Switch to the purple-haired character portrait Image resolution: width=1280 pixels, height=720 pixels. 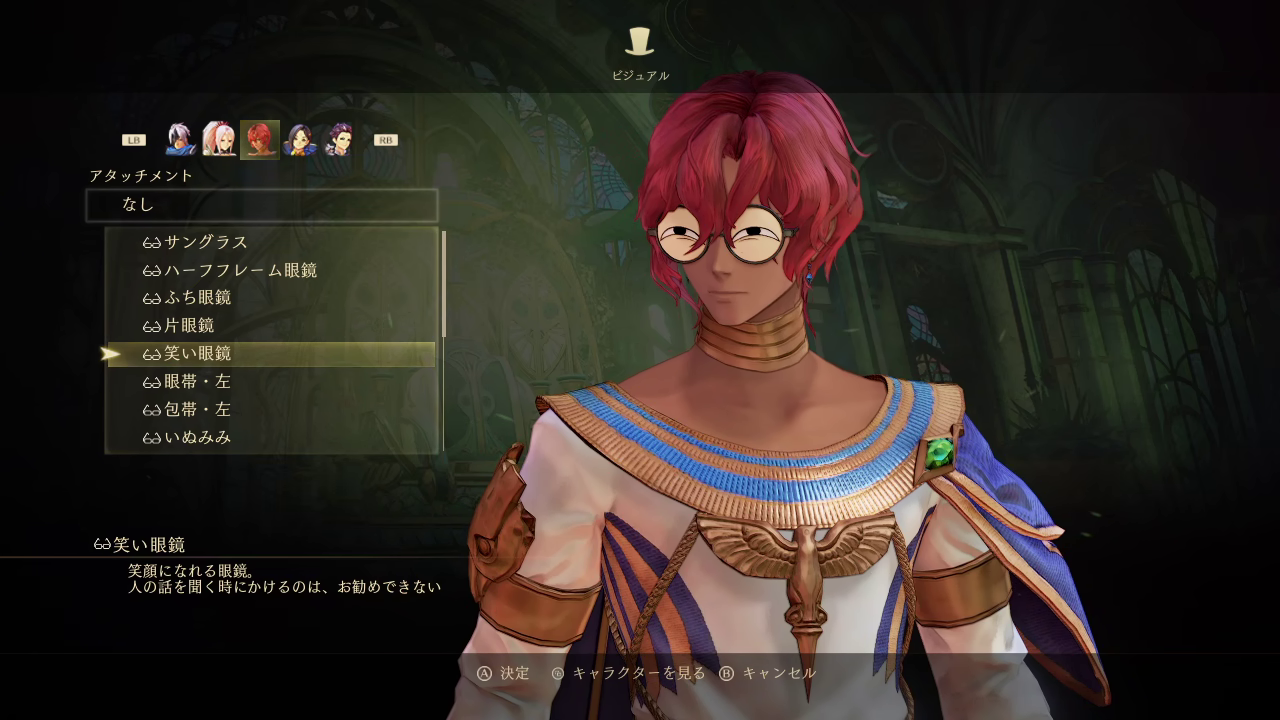340,140
